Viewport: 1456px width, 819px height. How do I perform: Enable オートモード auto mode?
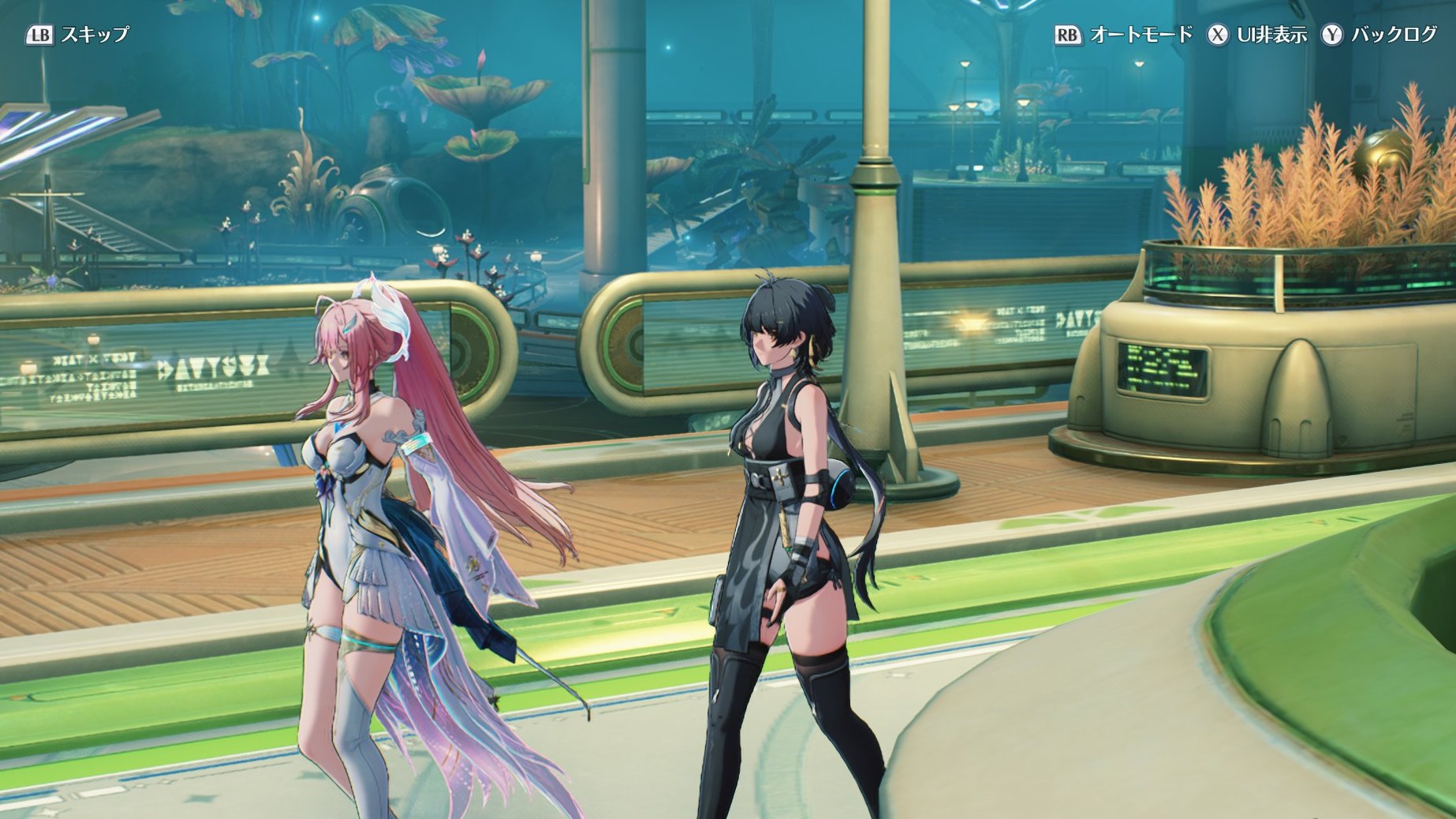(1141, 35)
